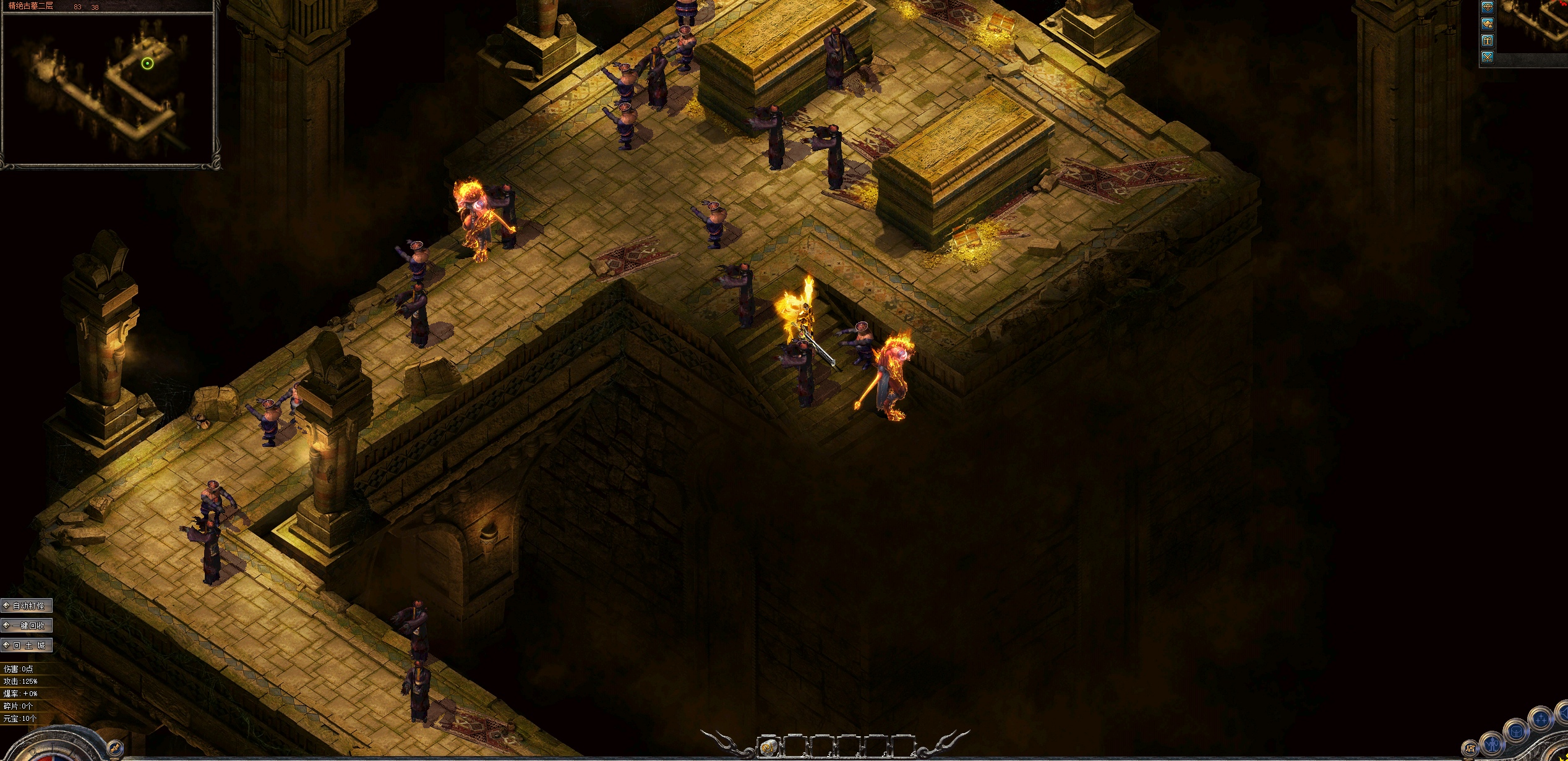Screen dimensions: 1568x761
Task: Click the 一键回收 one-key recycle button
Action: [27, 626]
